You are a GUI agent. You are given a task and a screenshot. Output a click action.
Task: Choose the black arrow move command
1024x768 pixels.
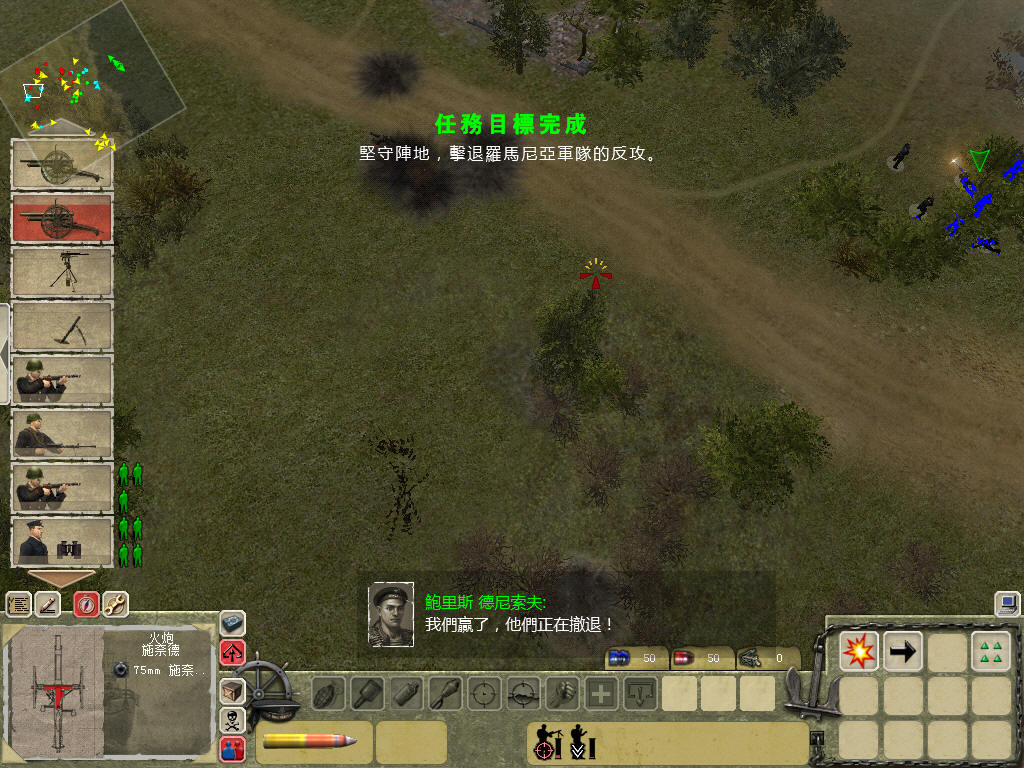click(903, 651)
